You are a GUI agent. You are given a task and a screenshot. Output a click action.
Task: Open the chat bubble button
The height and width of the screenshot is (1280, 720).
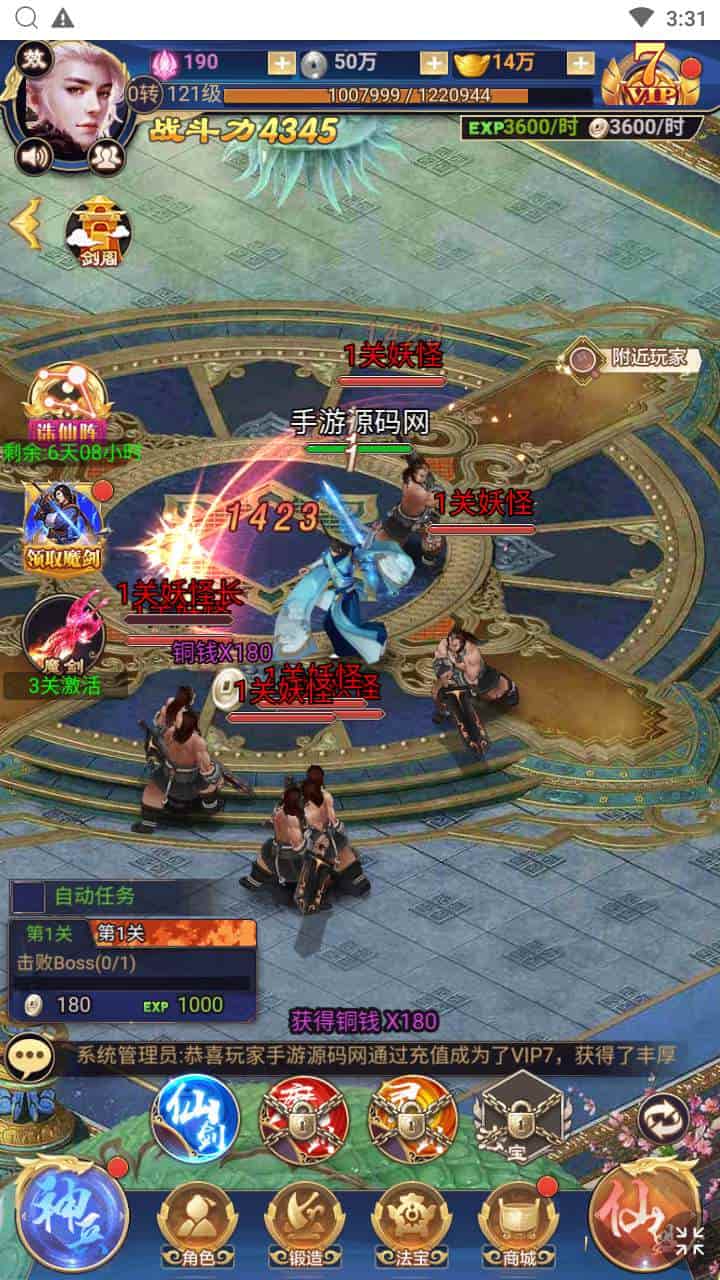pos(31,1056)
